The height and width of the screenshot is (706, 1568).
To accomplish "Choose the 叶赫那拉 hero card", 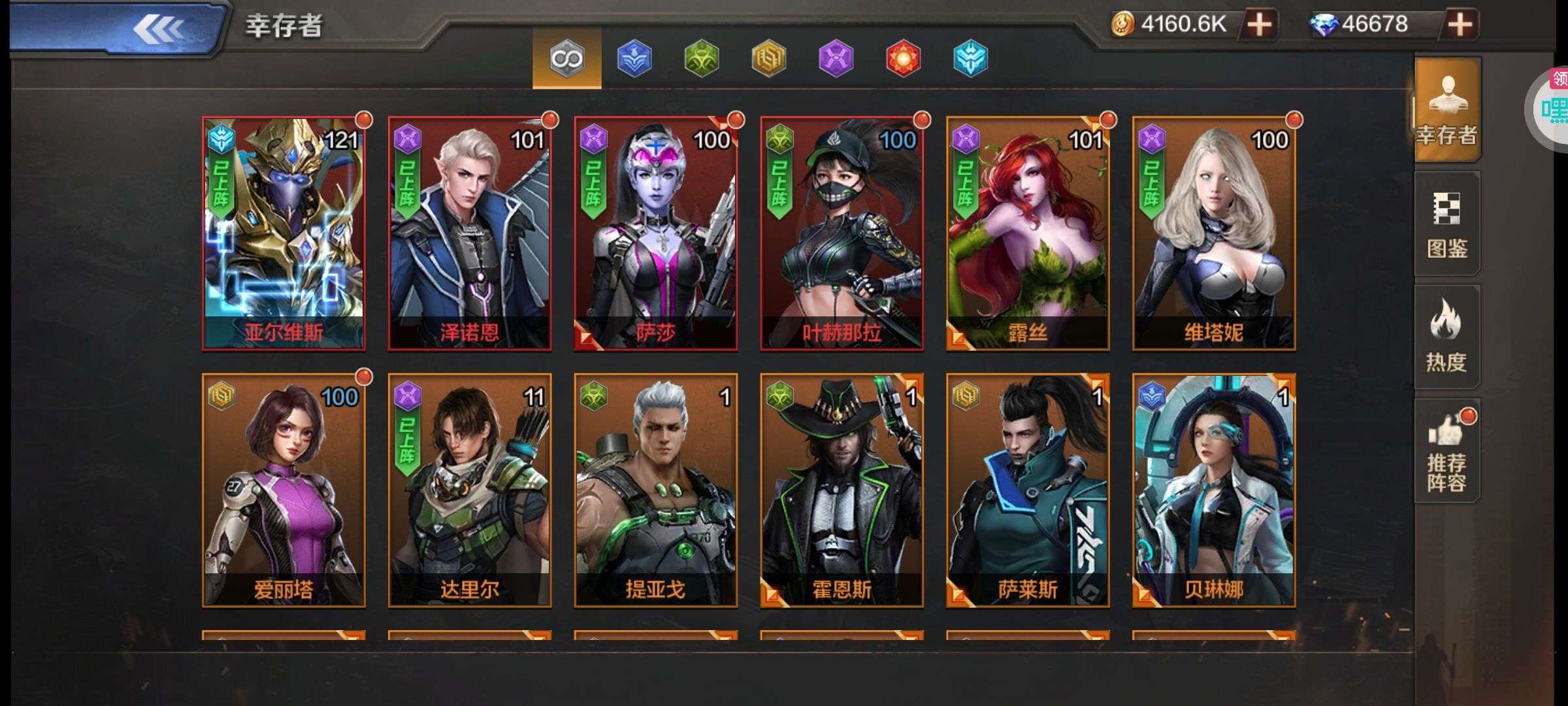I will [x=841, y=233].
